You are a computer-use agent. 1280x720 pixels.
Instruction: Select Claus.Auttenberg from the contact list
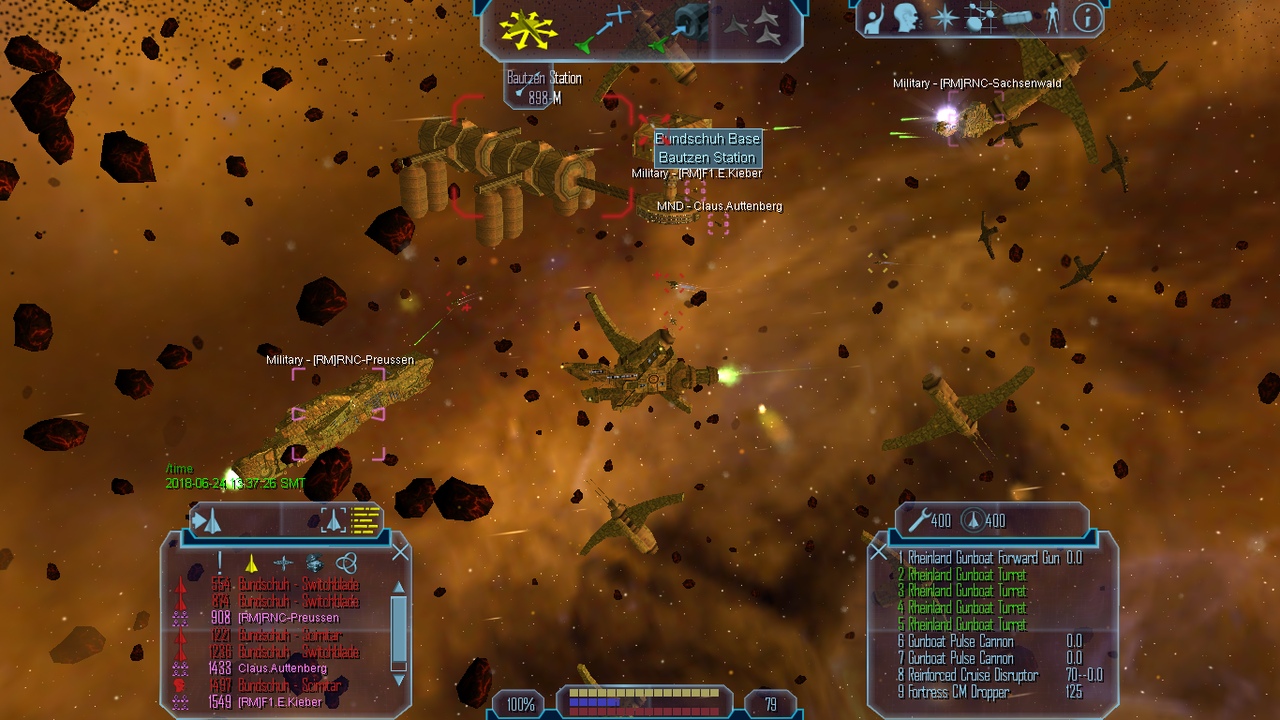pyautogui.click(x=282, y=668)
